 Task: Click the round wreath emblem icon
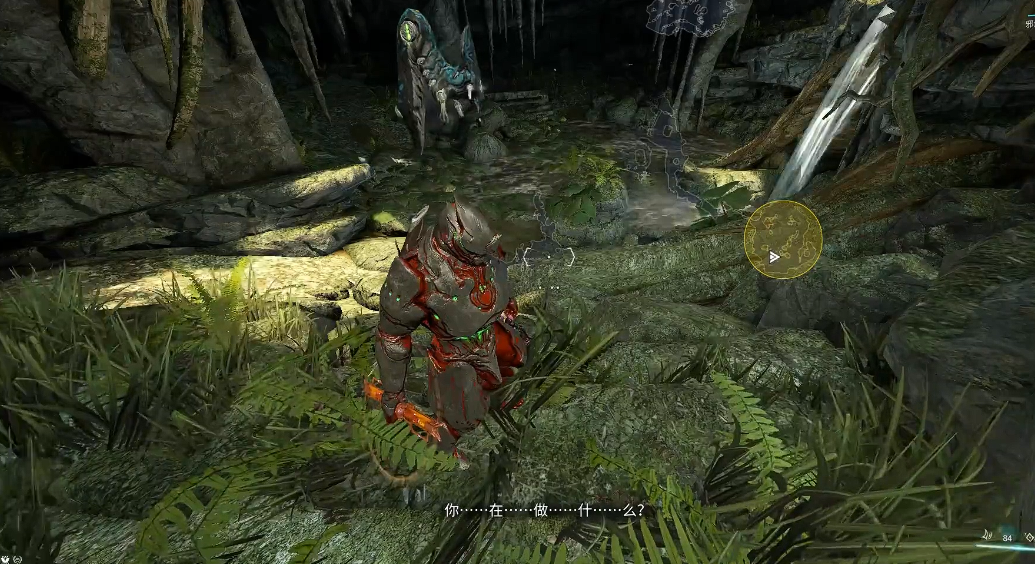(18, 558)
